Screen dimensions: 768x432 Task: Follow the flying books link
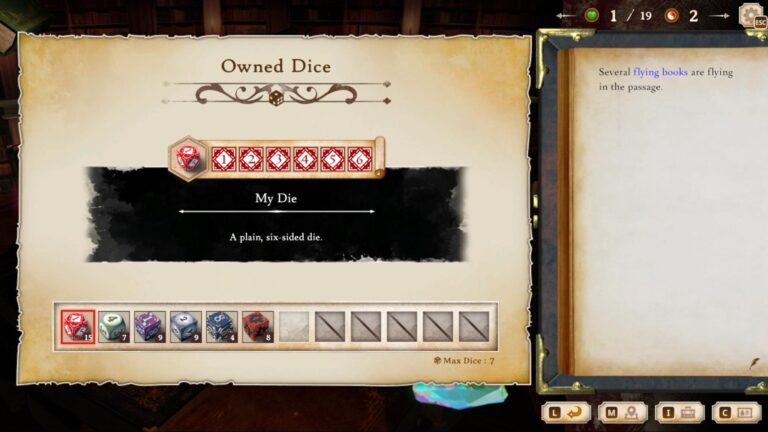[660, 72]
